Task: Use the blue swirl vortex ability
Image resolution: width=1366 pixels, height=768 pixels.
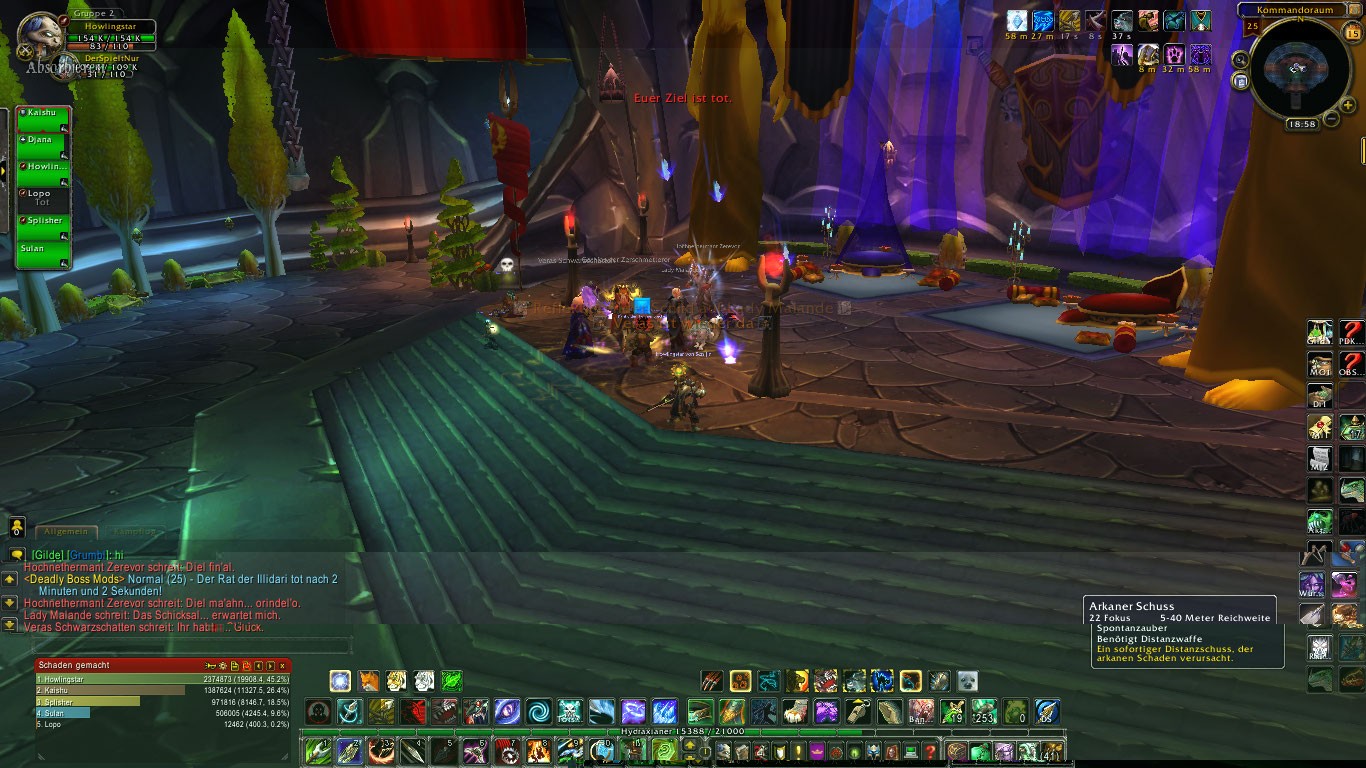Action: 539,712
